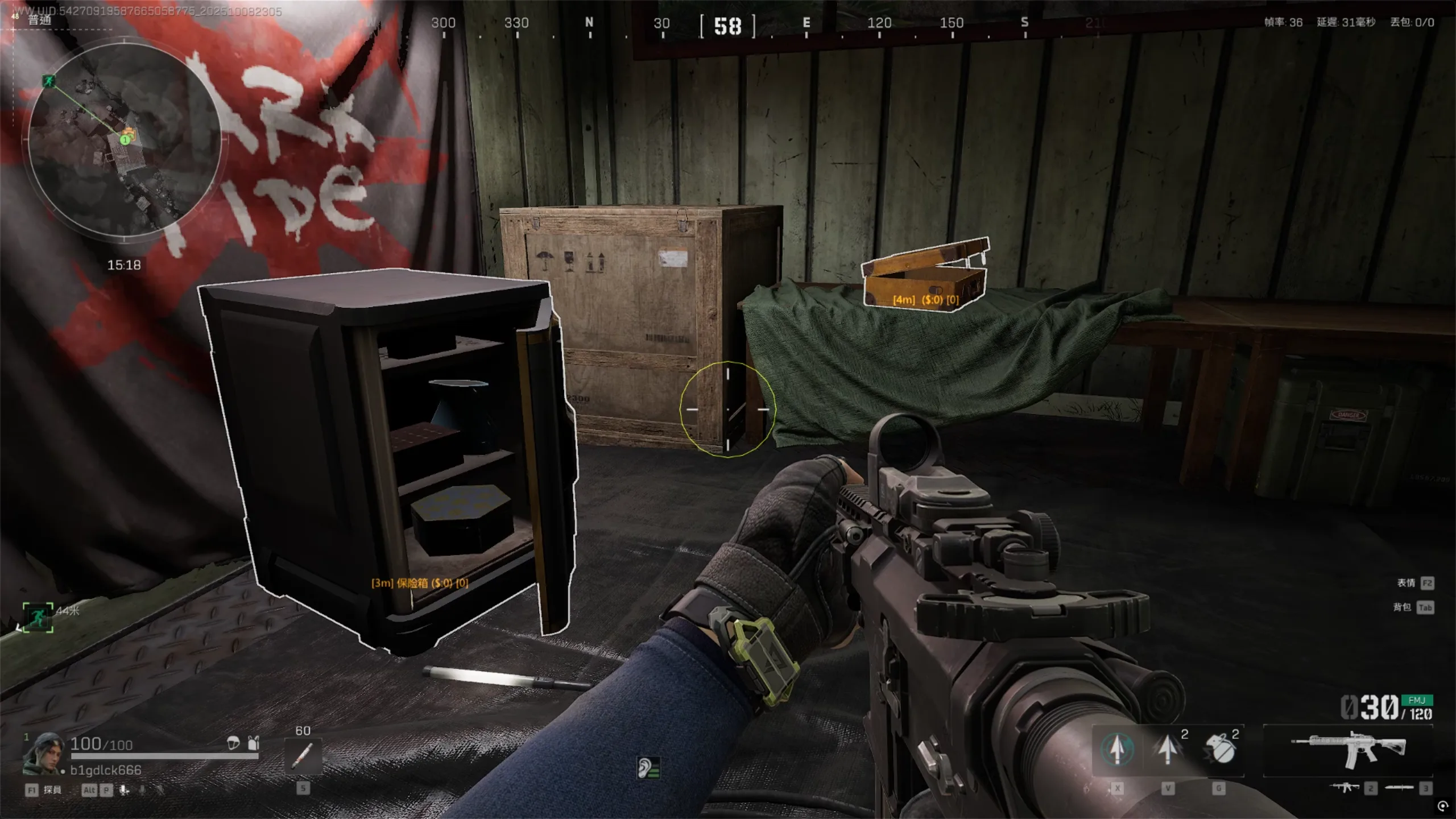Activate the electric arrow ability icon
The width and height of the screenshot is (1456, 819).
[1168, 750]
